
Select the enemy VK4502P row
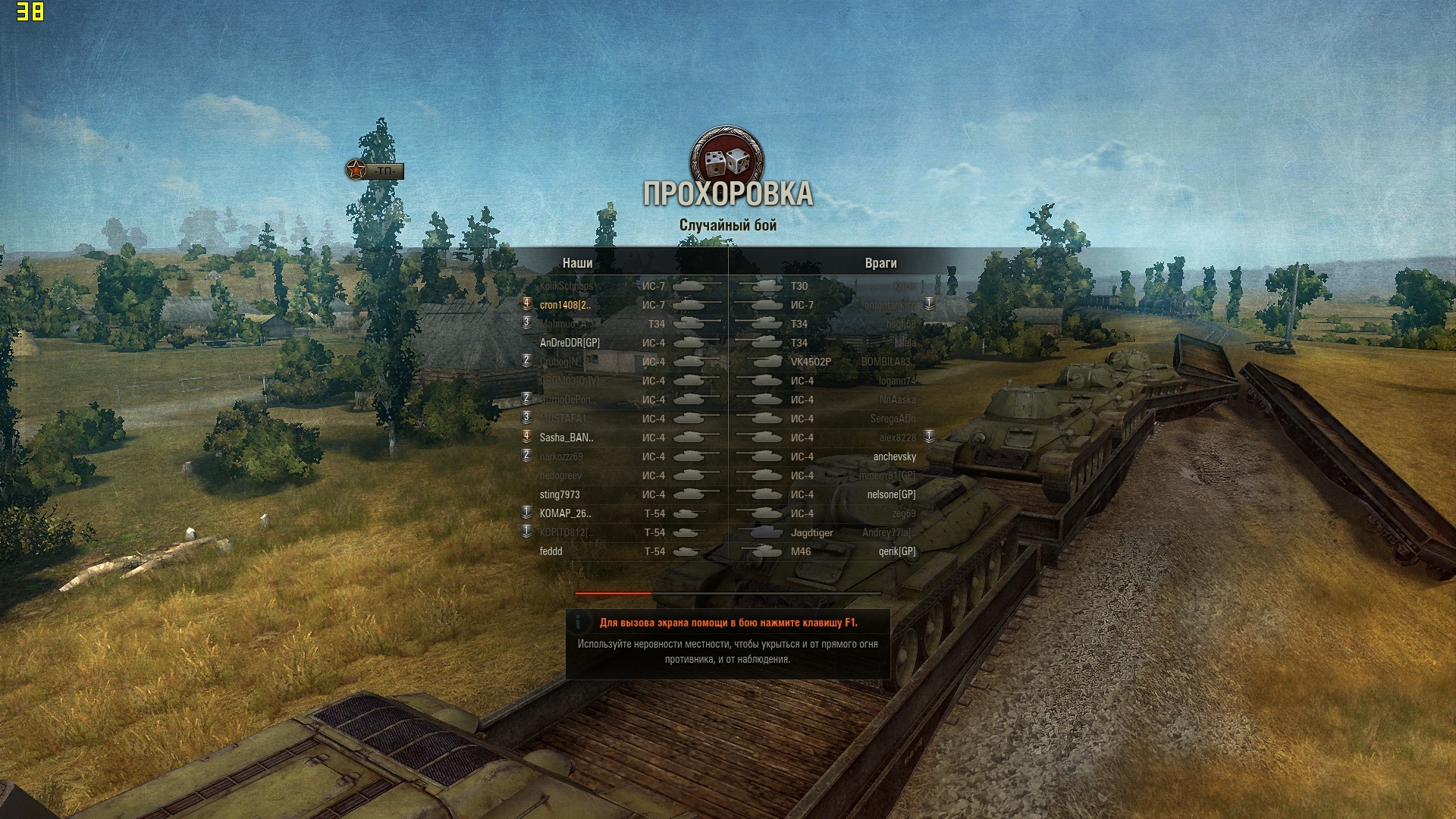pos(811,362)
